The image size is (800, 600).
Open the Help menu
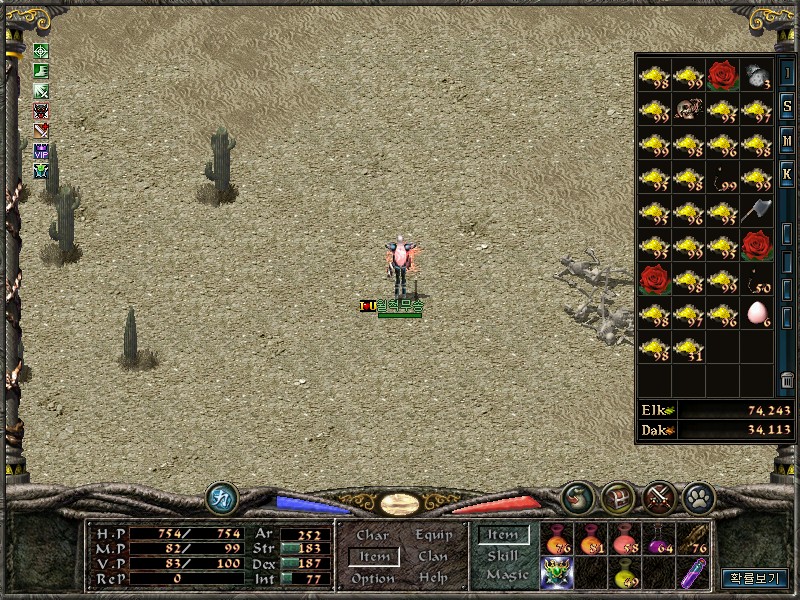click(x=433, y=578)
